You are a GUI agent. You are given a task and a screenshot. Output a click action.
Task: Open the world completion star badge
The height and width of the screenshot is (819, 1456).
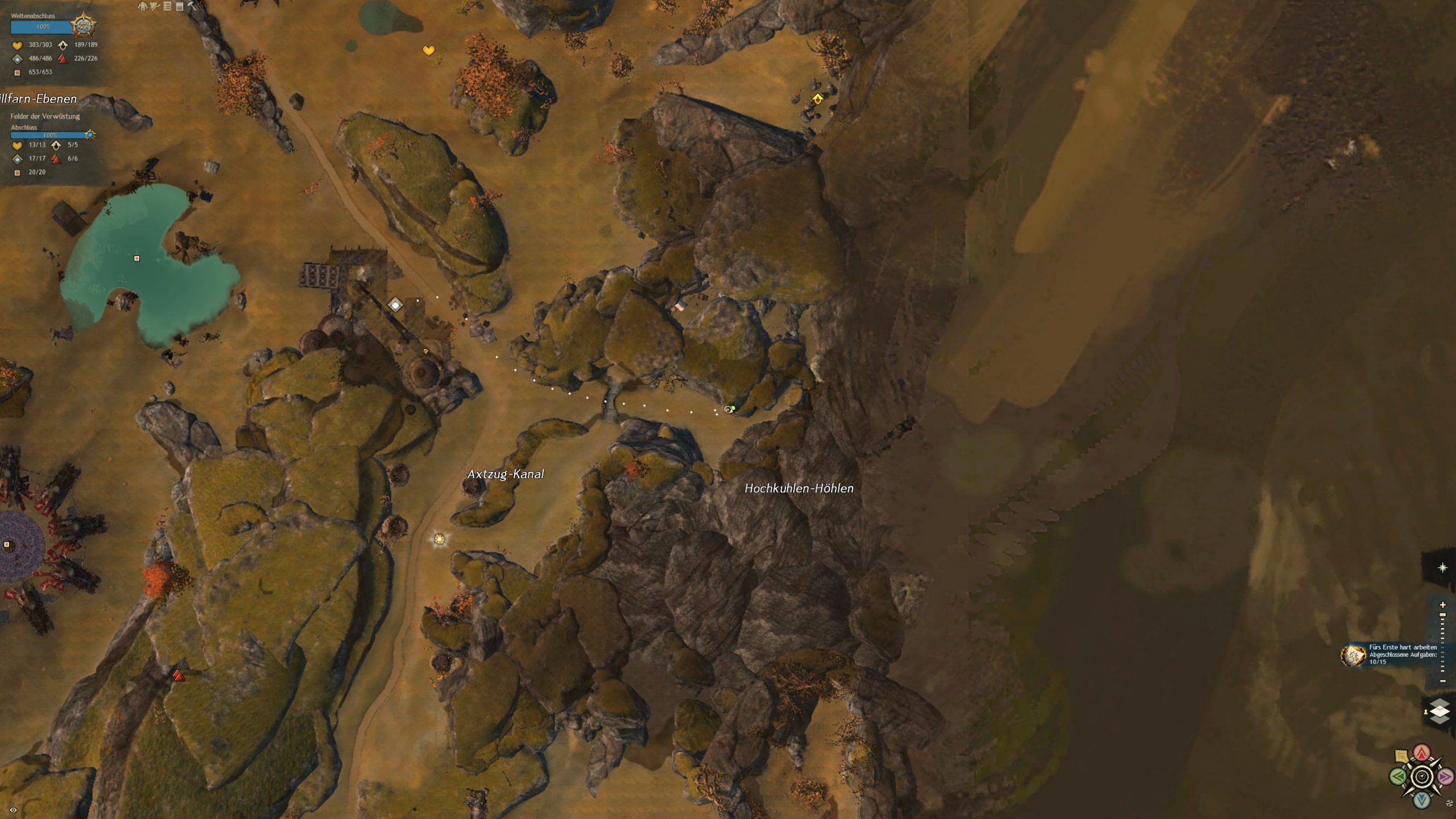[83, 26]
